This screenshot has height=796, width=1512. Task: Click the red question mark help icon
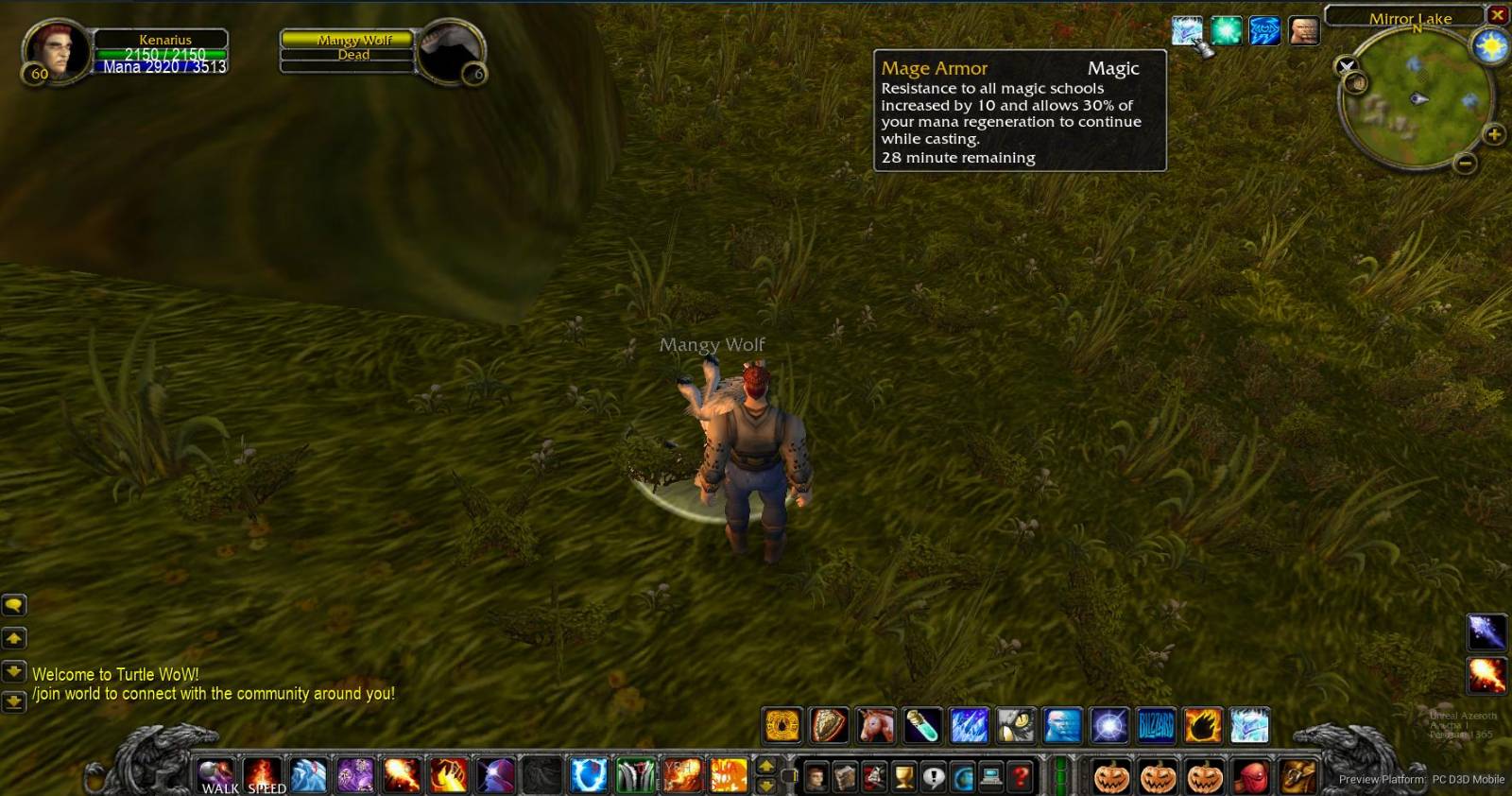coord(1021,776)
